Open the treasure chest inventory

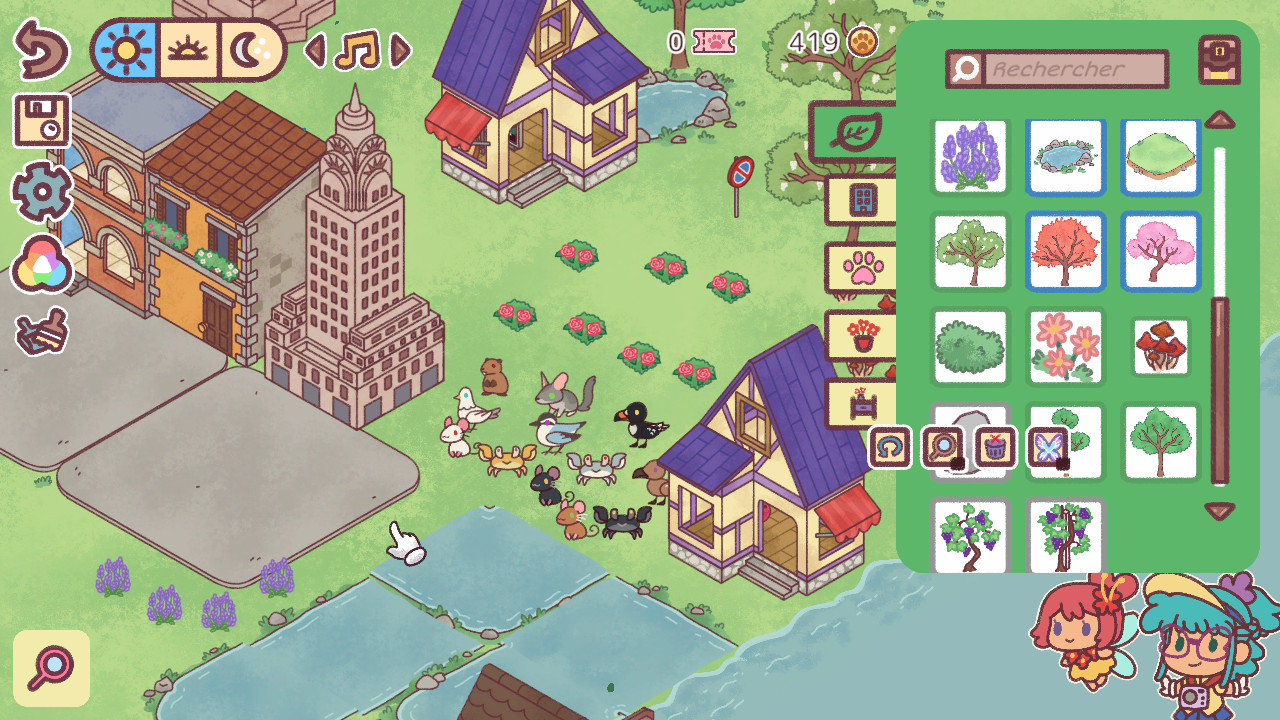click(1219, 61)
